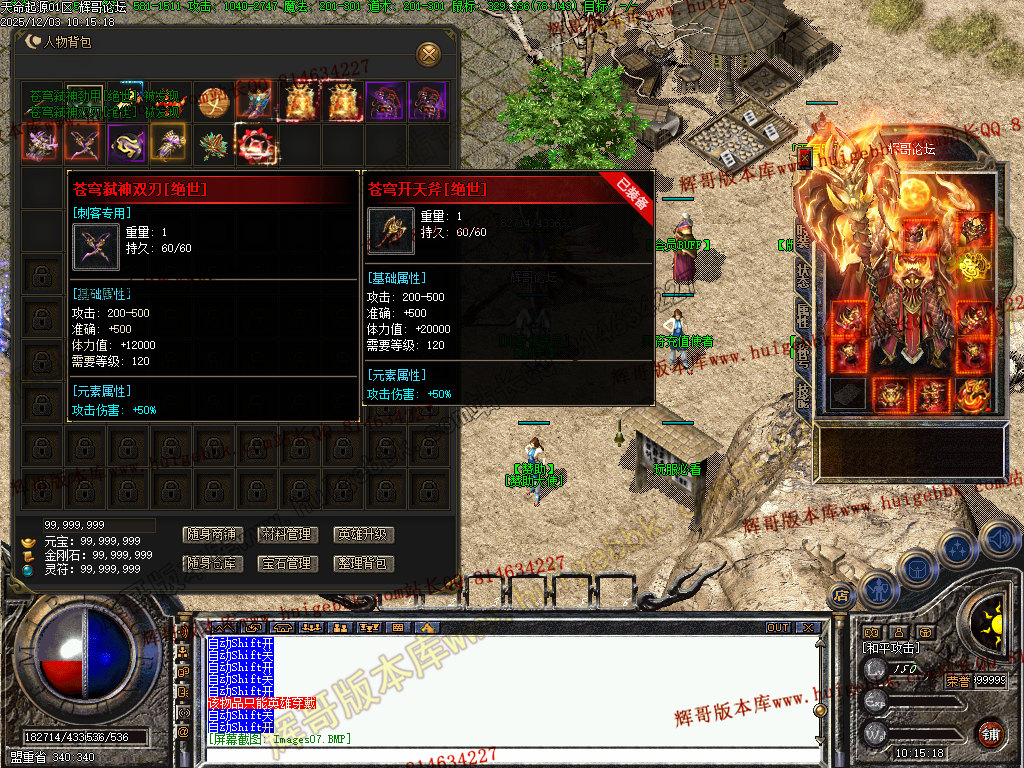This screenshot has height=768, width=1024.
Task: Sort the bag with 整理背包
Action: [x=363, y=564]
